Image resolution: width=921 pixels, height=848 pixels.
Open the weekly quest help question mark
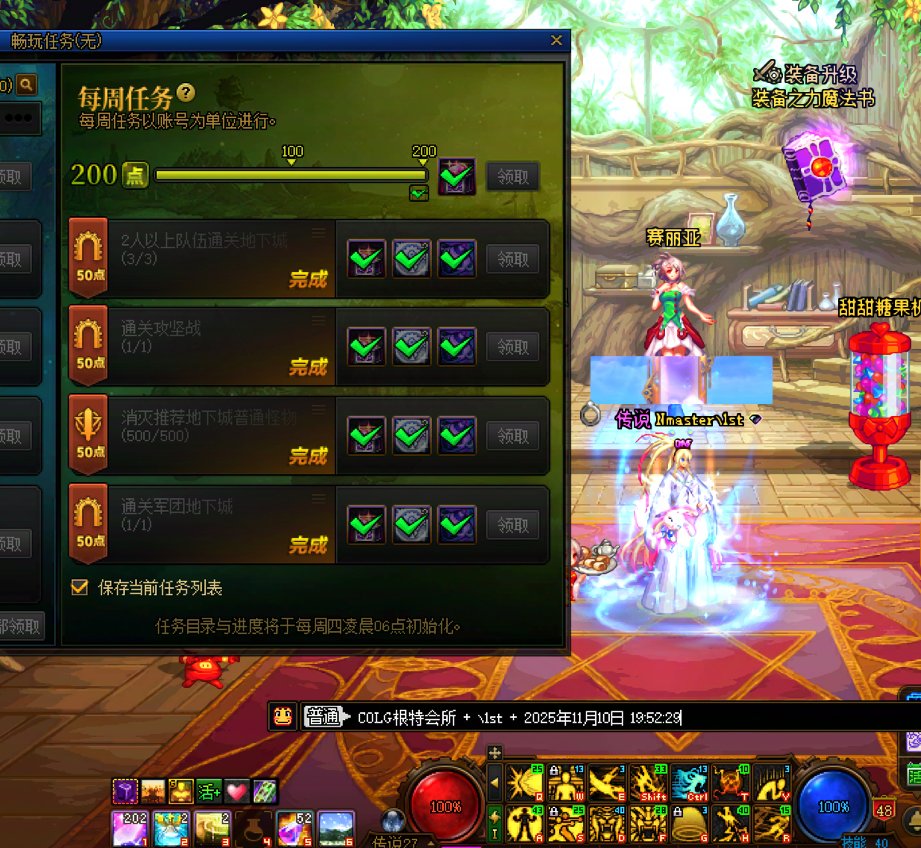(185, 94)
